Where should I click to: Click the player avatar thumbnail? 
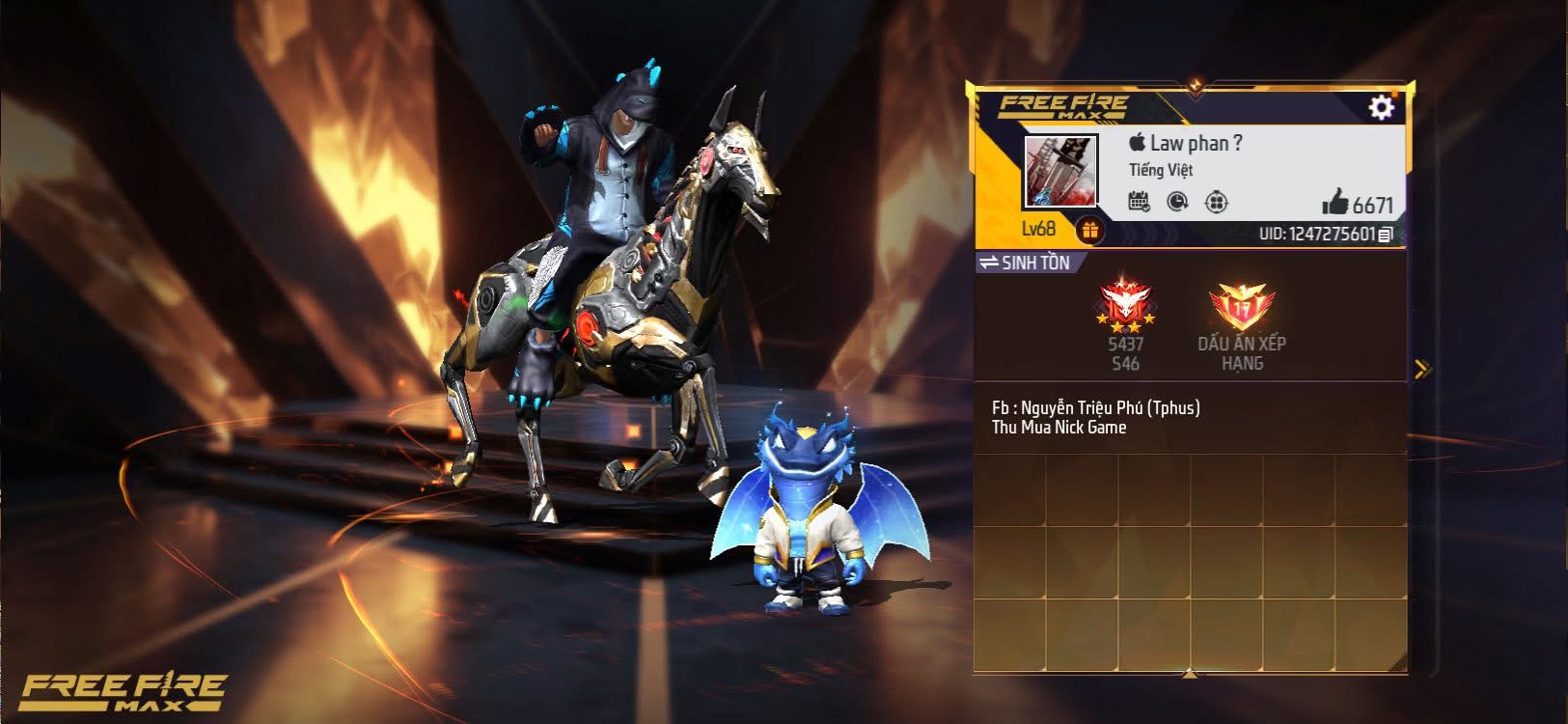pos(1060,172)
